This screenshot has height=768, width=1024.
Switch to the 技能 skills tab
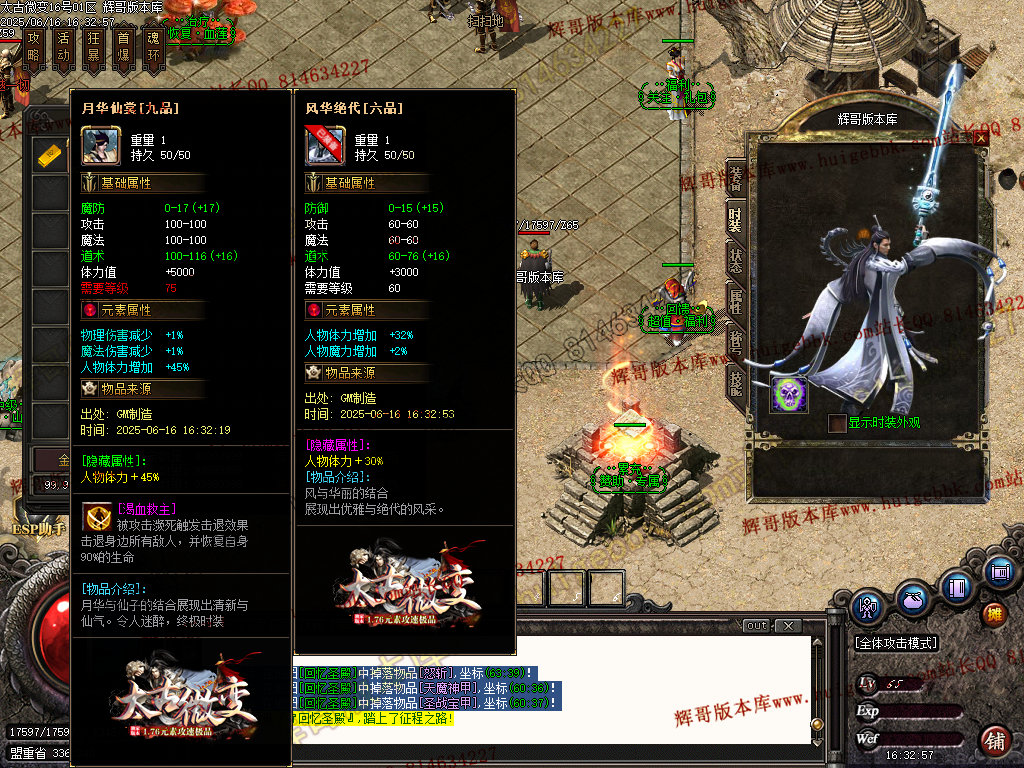735,381
